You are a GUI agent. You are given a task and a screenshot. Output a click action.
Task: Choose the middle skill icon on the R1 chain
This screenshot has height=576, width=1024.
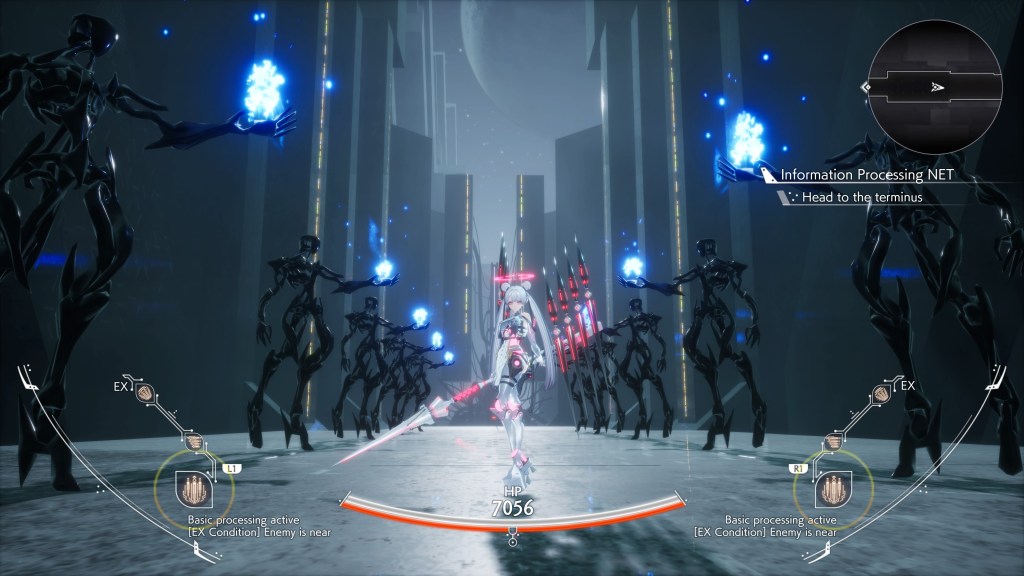click(x=832, y=441)
